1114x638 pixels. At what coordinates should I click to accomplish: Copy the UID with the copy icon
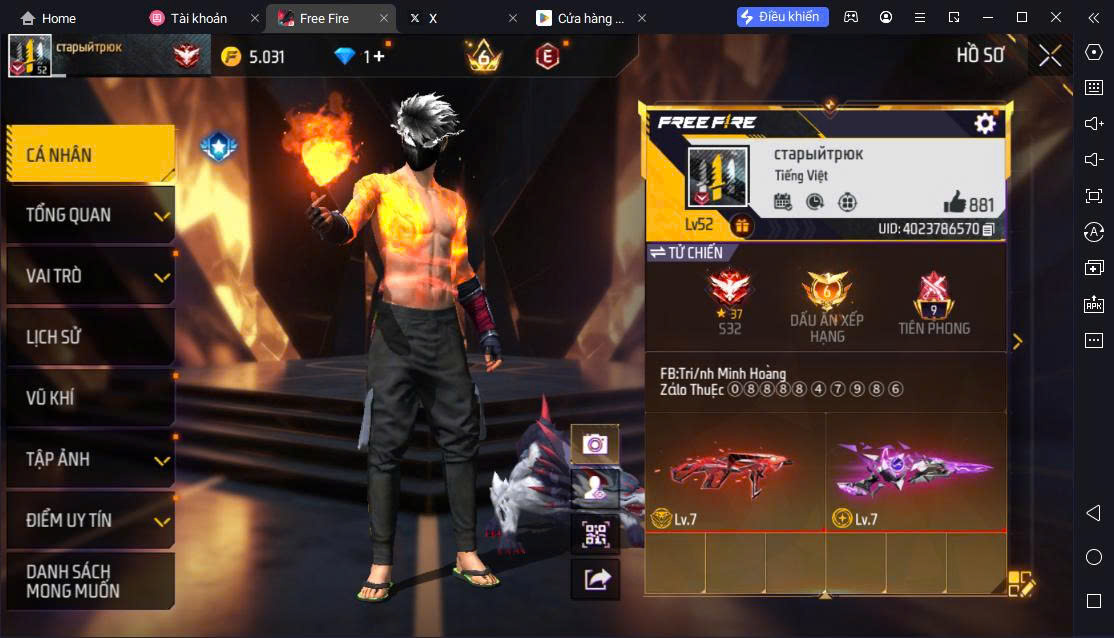pyautogui.click(x=988, y=229)
